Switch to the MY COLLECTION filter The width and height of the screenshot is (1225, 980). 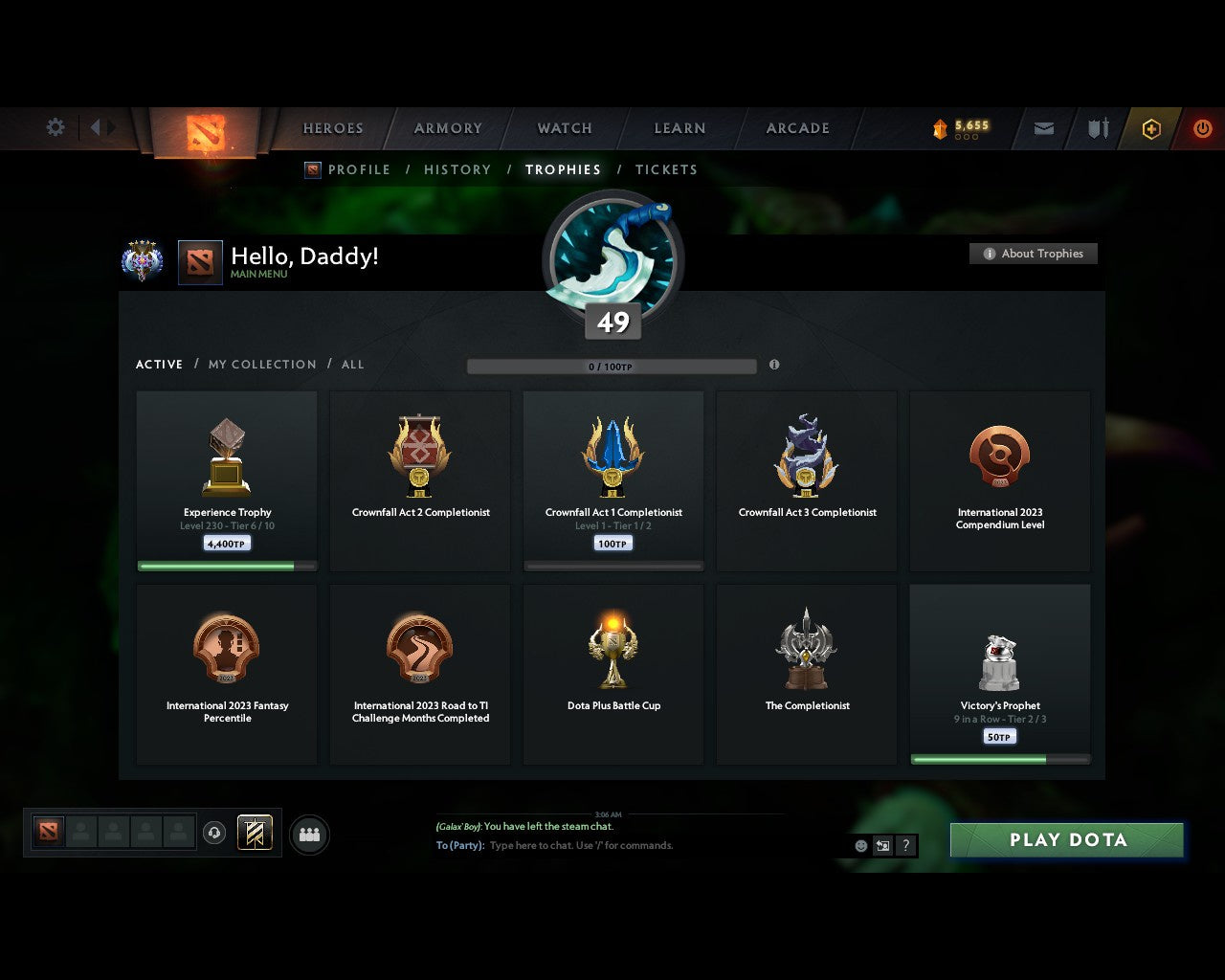click(x=261, y=365)
